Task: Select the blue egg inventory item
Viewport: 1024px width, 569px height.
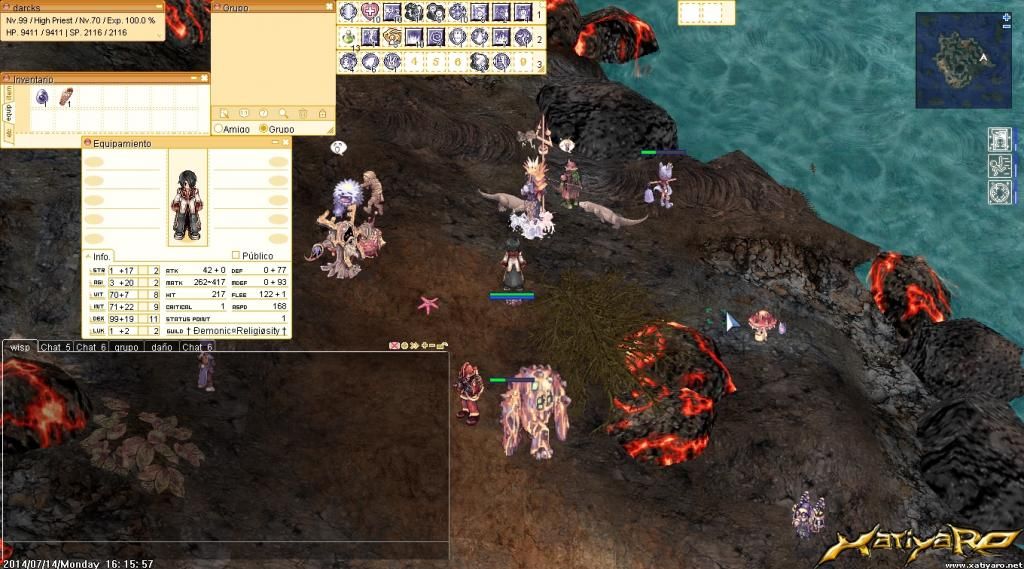Action: coord(42,97)
